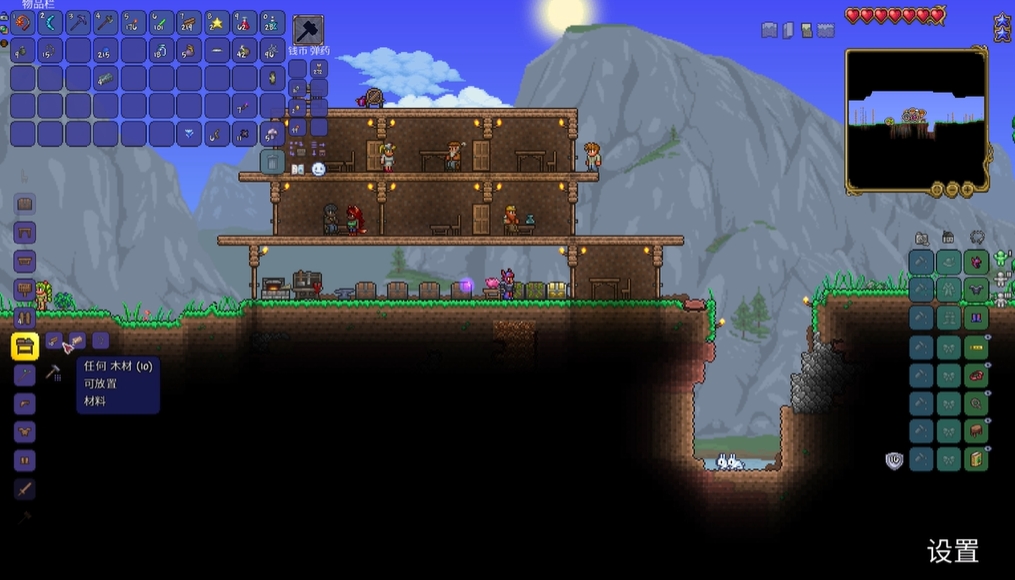Screen dimensions: 1015x580
Task: Select the blue boomerang in hotbar slot 2
Action: pyautogui.click(x=50, y=22)
